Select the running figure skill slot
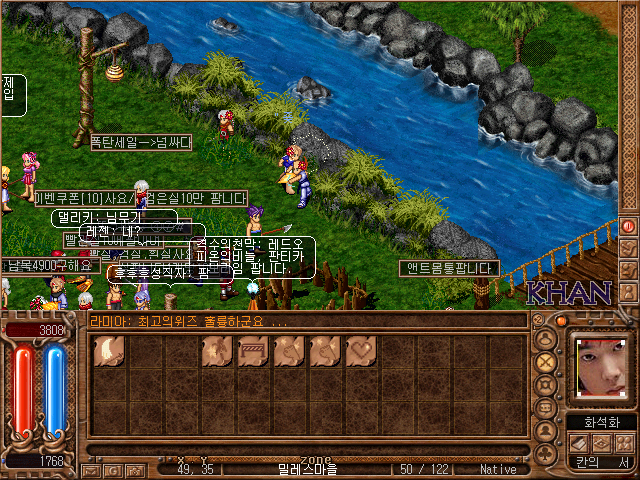This screenshot has width=640, height=480. point(217,351)
